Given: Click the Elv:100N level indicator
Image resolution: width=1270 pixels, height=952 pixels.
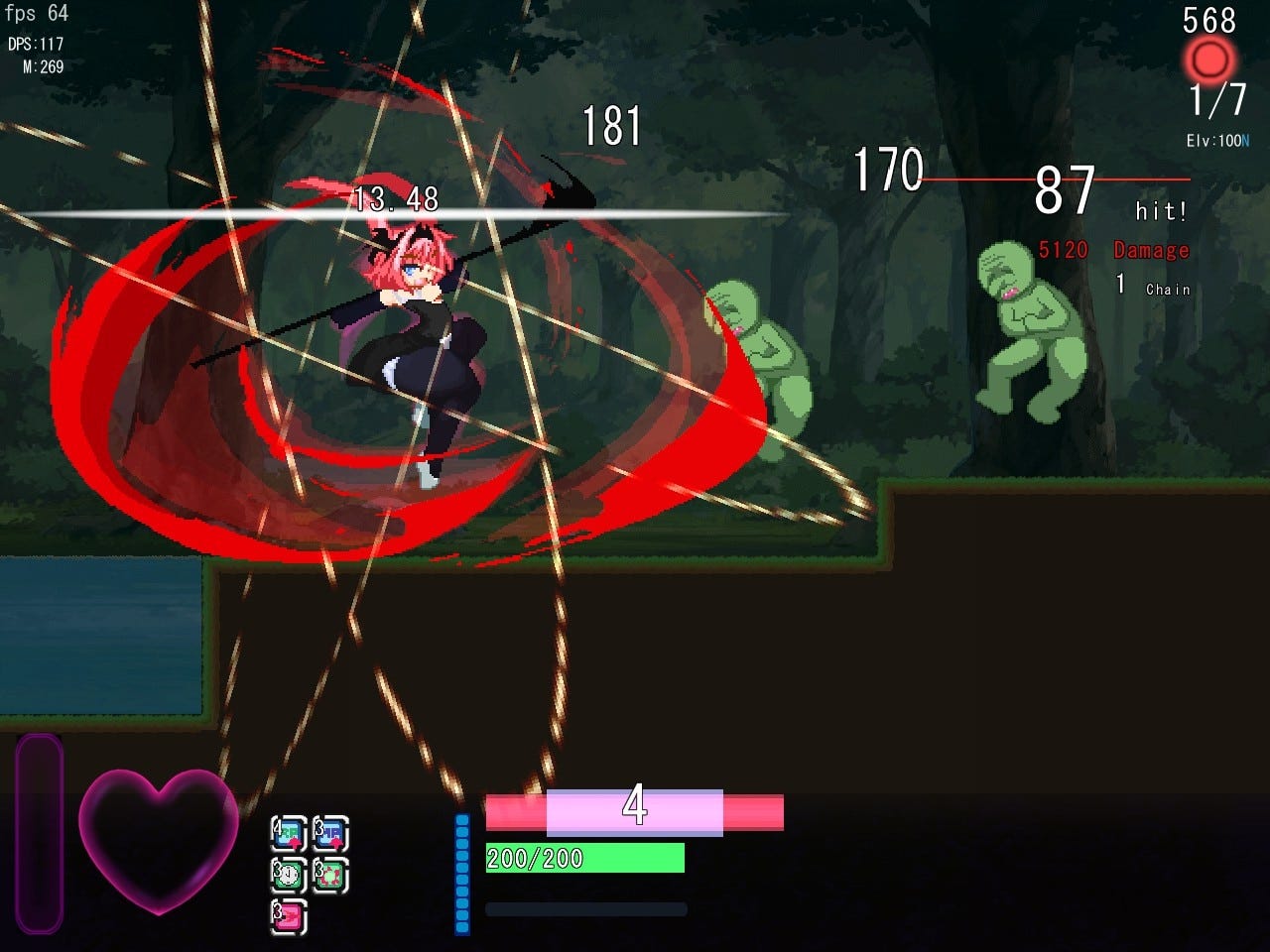Looking at the screenshot, I should coord(1216,142).
